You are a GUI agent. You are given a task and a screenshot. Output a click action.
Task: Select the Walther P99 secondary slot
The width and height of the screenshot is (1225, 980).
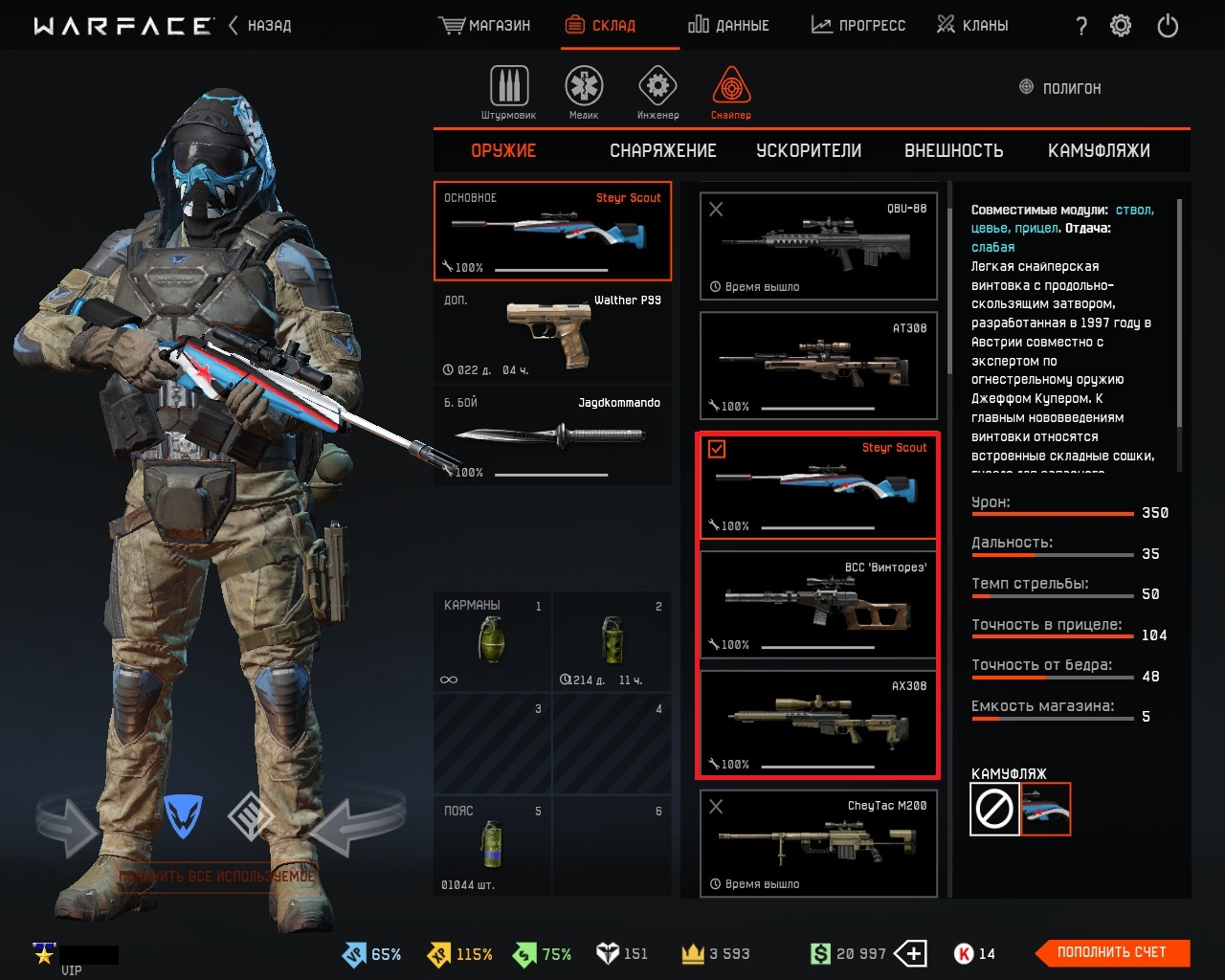[x=552, y=334]
